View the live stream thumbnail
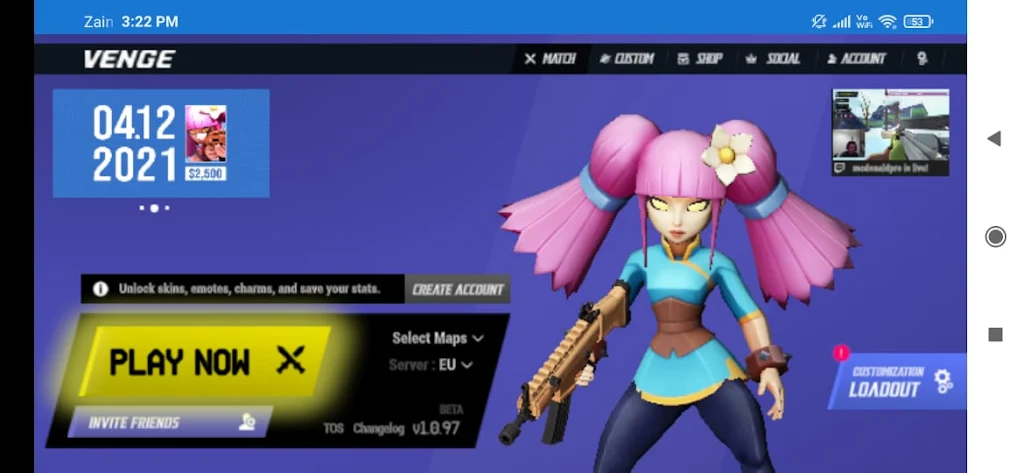 [890, 132]
